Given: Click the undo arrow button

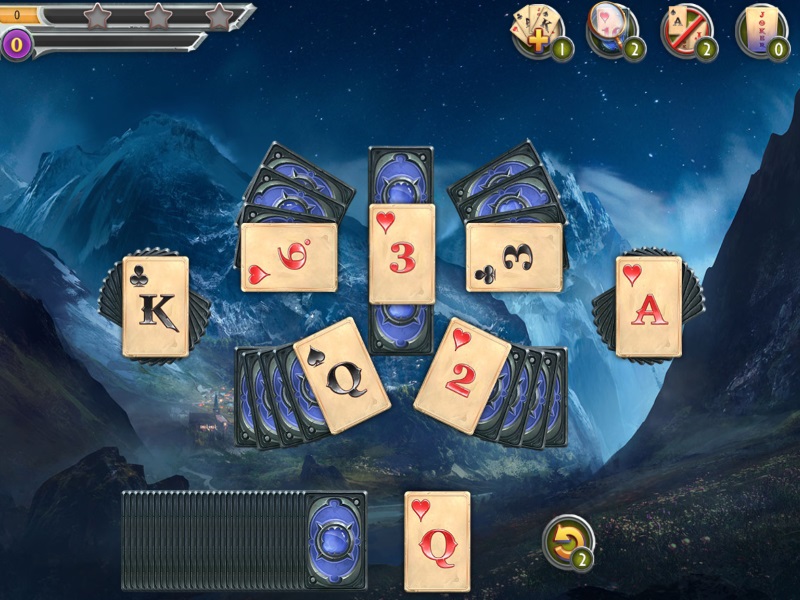Looking at the screenshot, I should point(565,541).
